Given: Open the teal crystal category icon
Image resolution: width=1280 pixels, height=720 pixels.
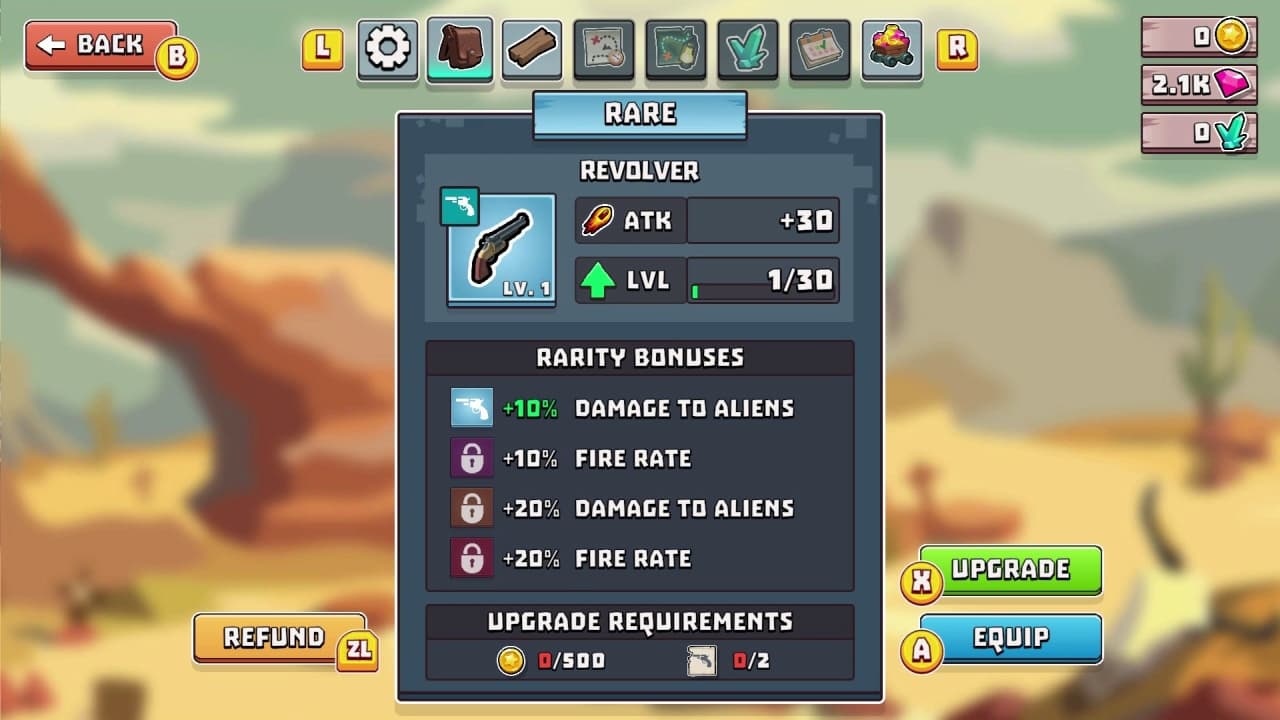Looking at the screenshot, I should click(x=747, y=49).
